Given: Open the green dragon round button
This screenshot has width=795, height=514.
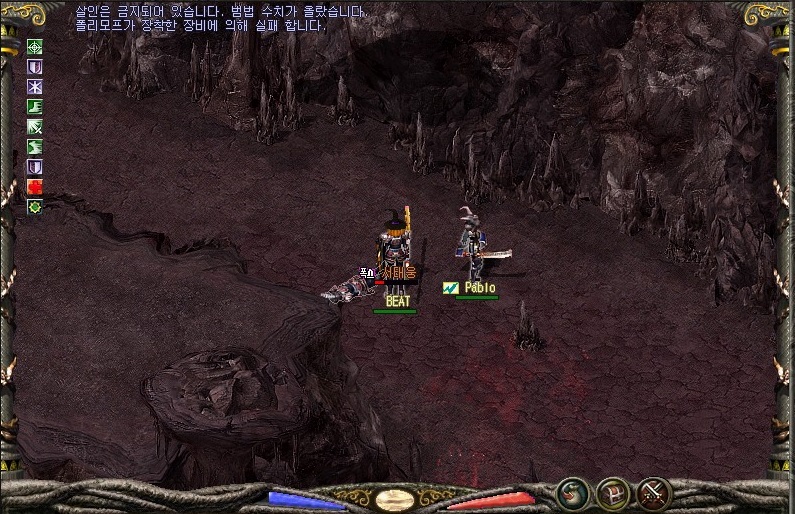Looking at the screenshot, I should click(573, 492).
